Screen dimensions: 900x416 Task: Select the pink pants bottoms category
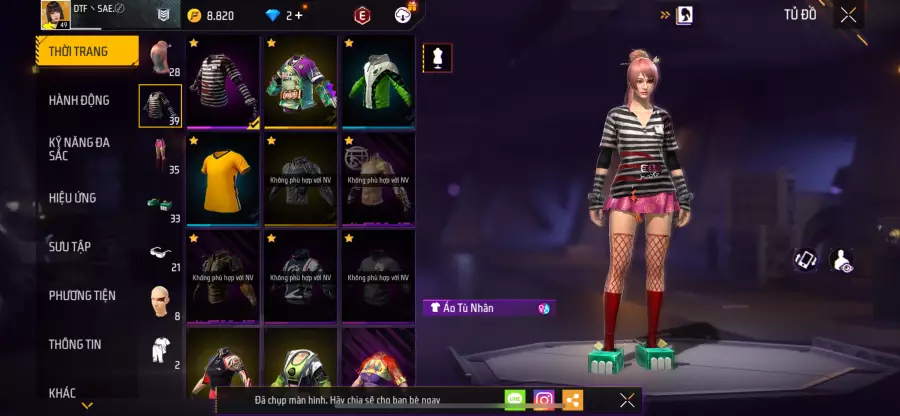pos(160,156)
